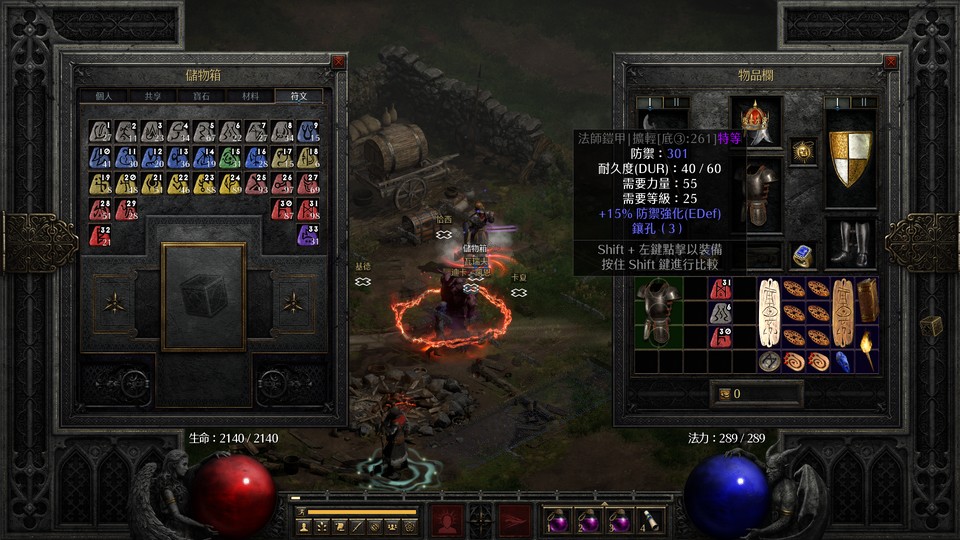Use the first purple potion in the belt

pos(556,520)
